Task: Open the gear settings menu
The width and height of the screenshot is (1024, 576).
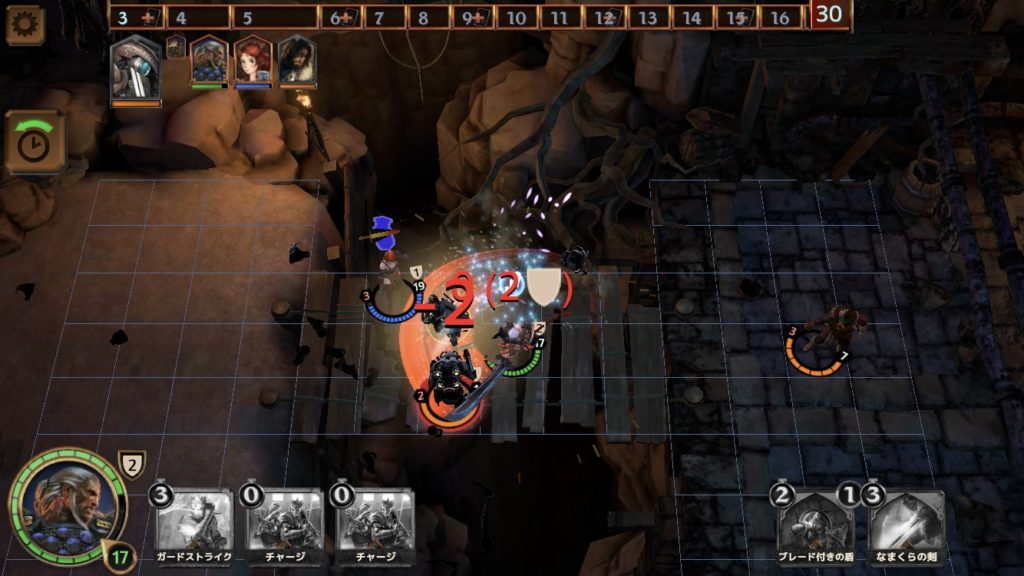Action: point(24,24)
